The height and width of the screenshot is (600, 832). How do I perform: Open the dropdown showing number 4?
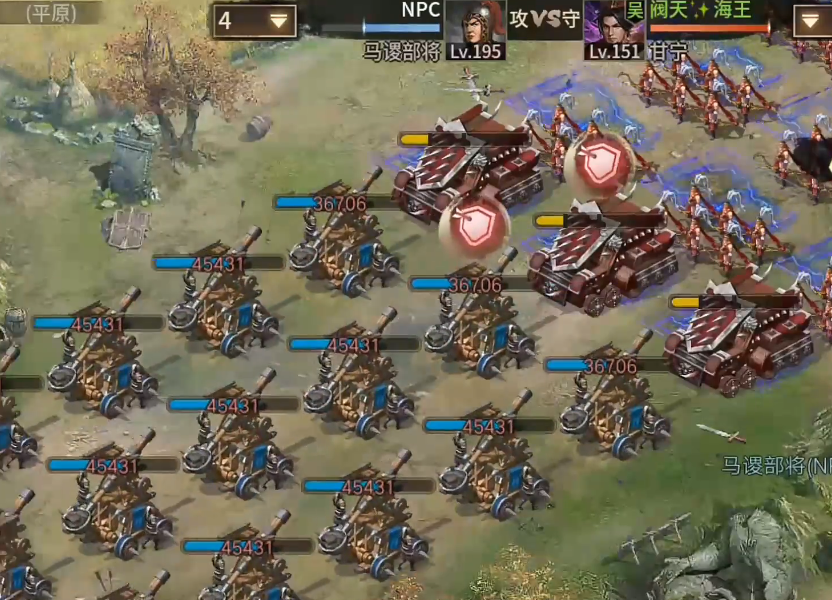pyautogui.click(x=254, y=20)
